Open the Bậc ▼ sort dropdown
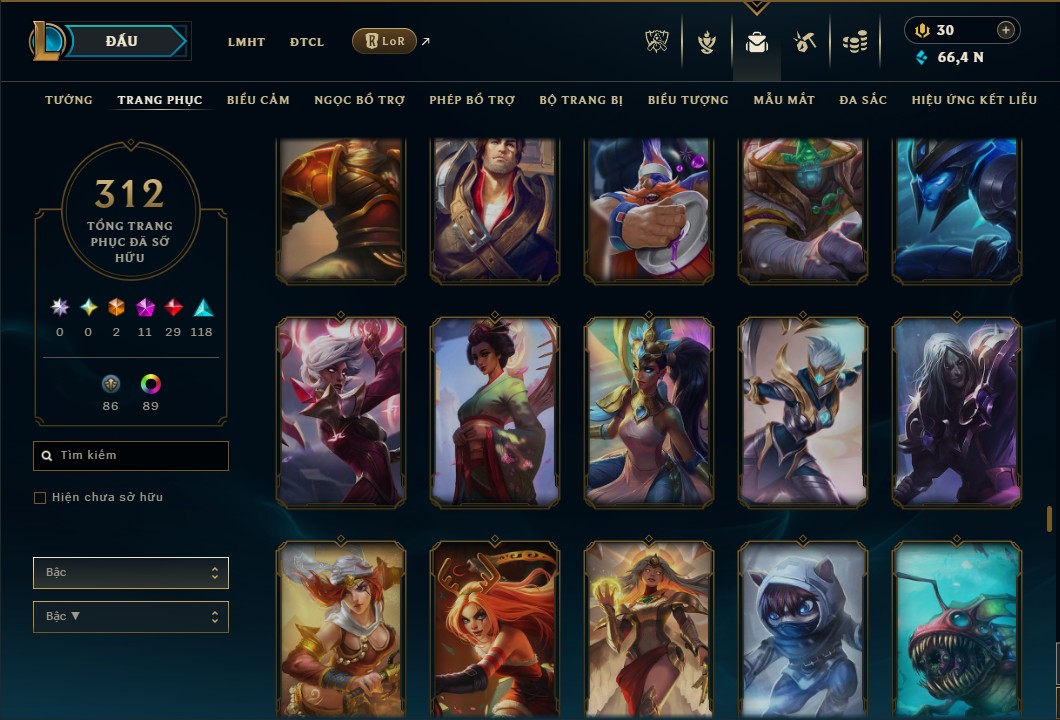The image size is (1060, 720). (x=131, y=616)
